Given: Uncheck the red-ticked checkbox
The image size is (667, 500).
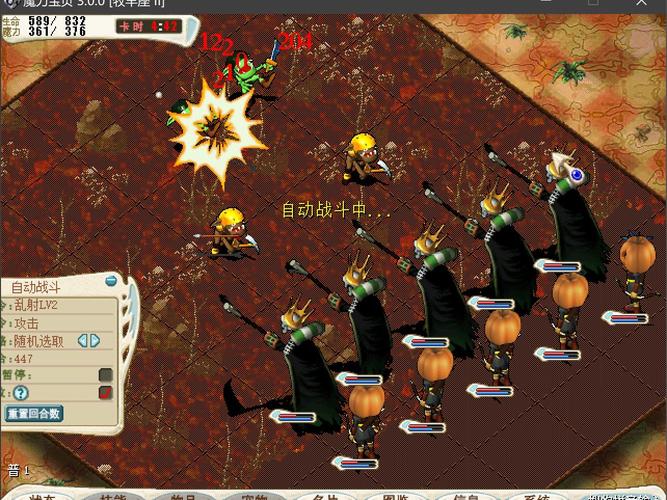Looking at the screenshot, I should pyautogui.click(x=105, y=393).
